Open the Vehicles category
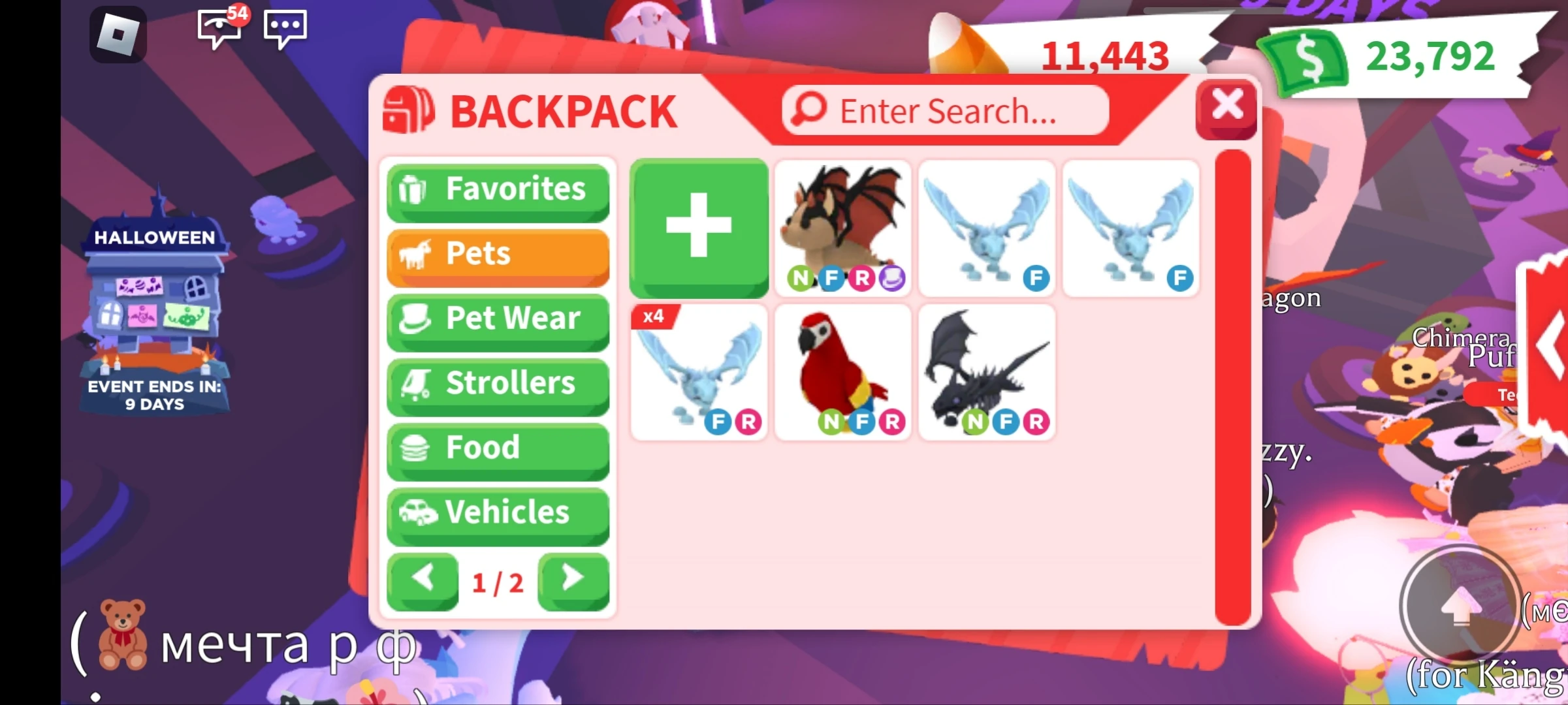 [498, 513]
